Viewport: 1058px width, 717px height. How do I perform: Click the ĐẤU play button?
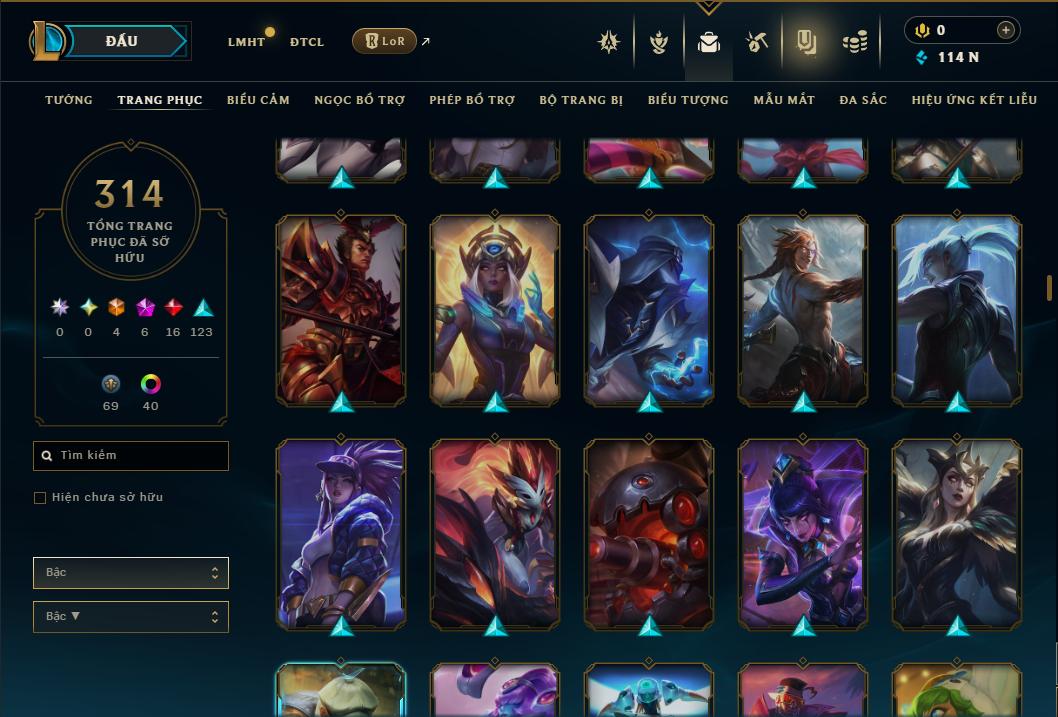(122, 41)
